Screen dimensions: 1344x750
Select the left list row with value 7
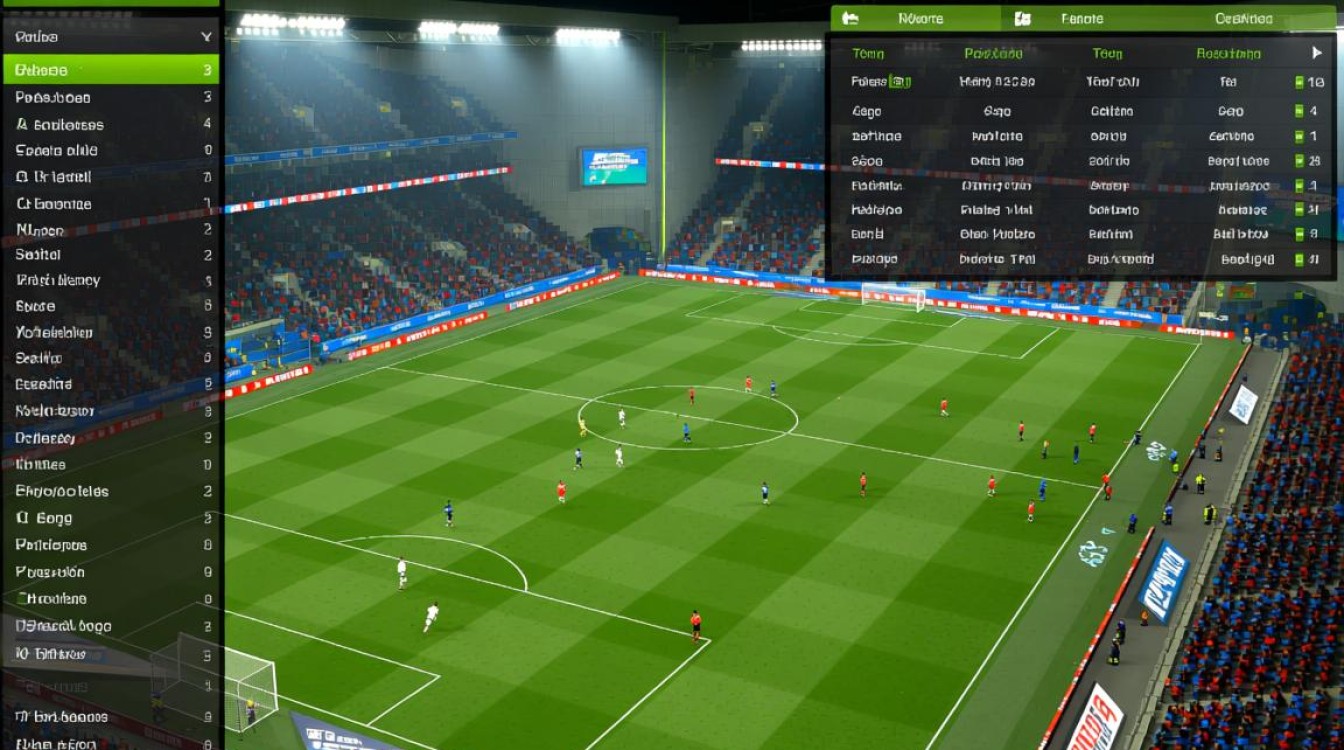click(x=110, y=177)
